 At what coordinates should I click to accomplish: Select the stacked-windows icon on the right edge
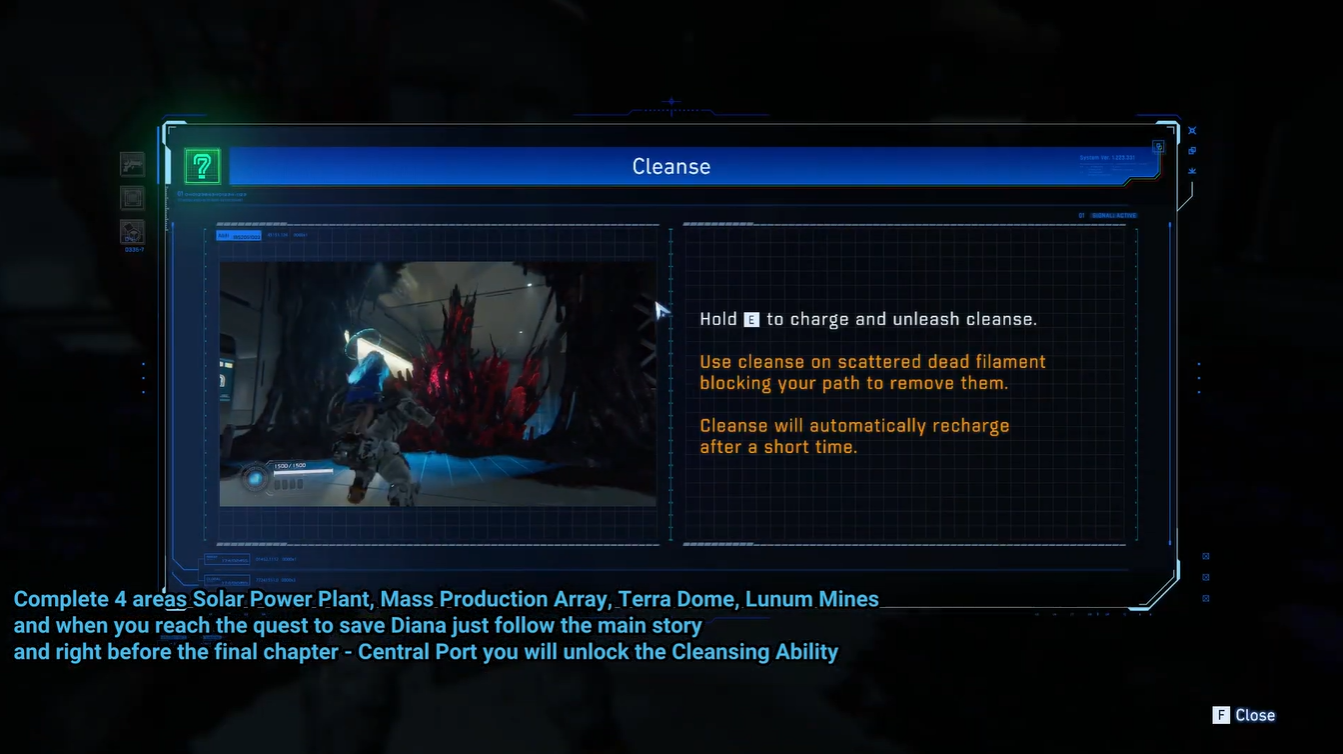(1192, 150)
